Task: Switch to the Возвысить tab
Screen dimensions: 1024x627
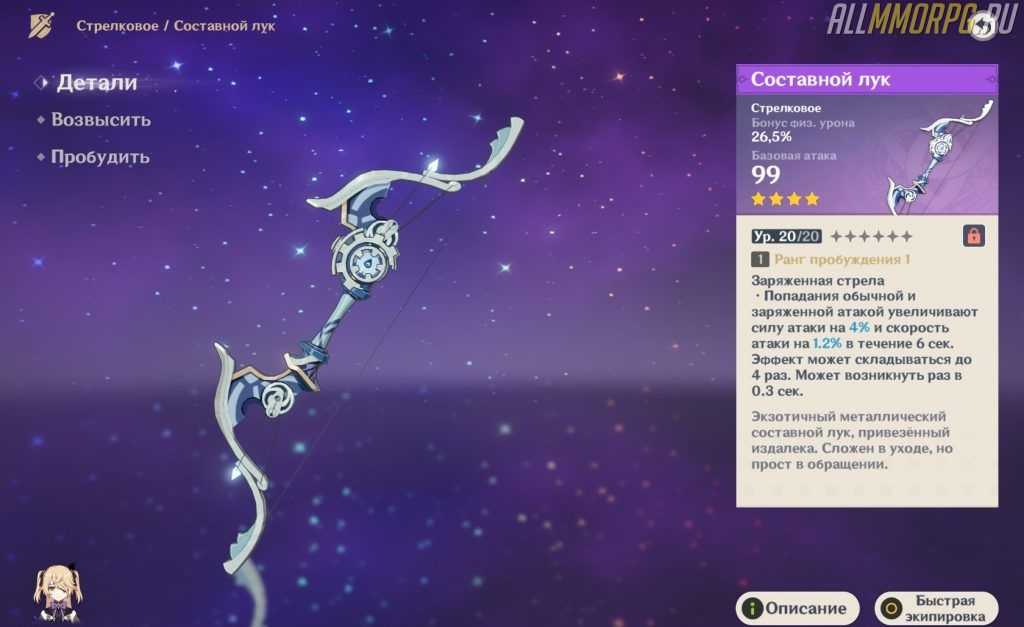Action: [100, 120]
